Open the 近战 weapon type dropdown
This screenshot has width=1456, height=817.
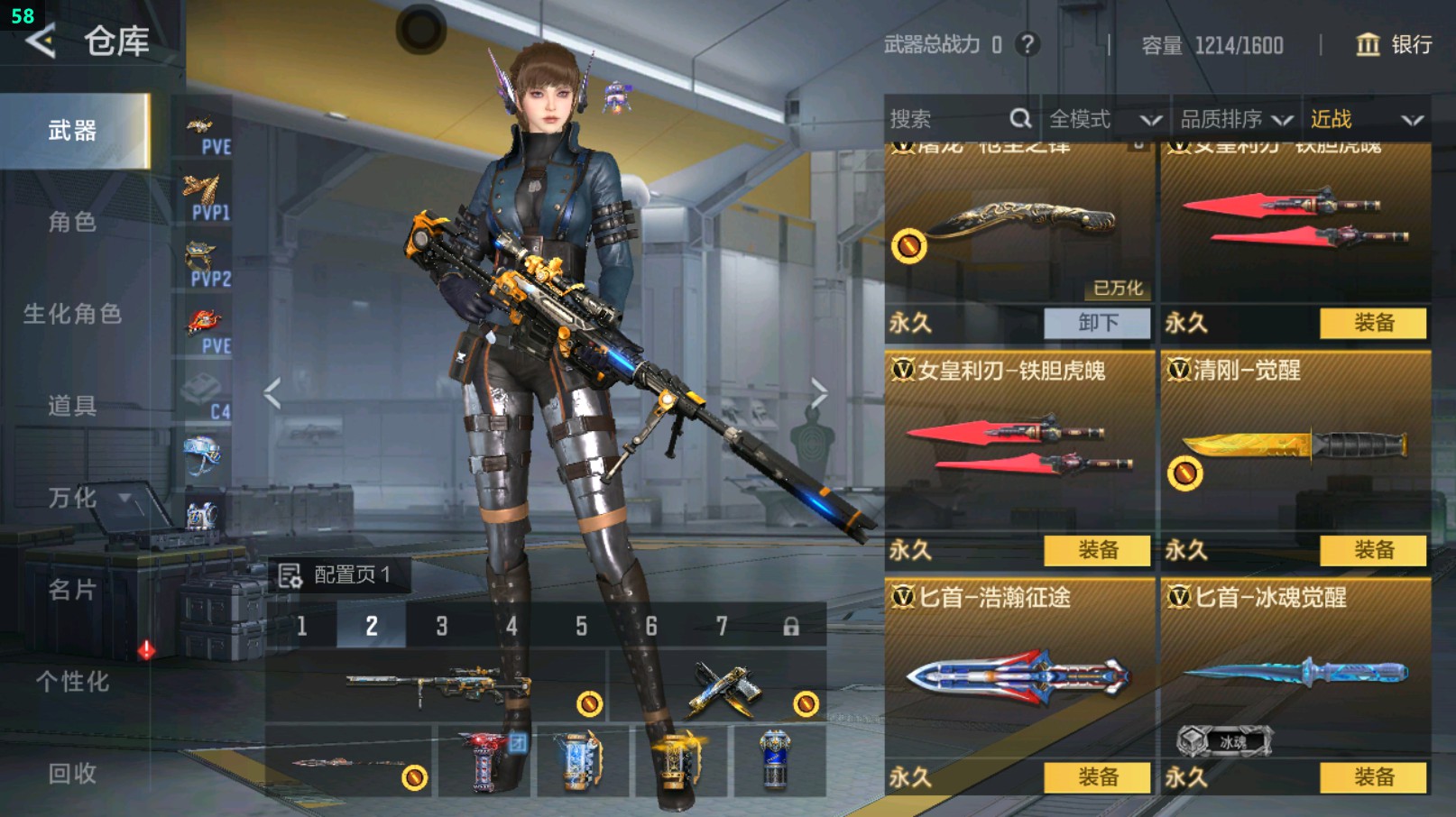click(x=1366, y=119)
